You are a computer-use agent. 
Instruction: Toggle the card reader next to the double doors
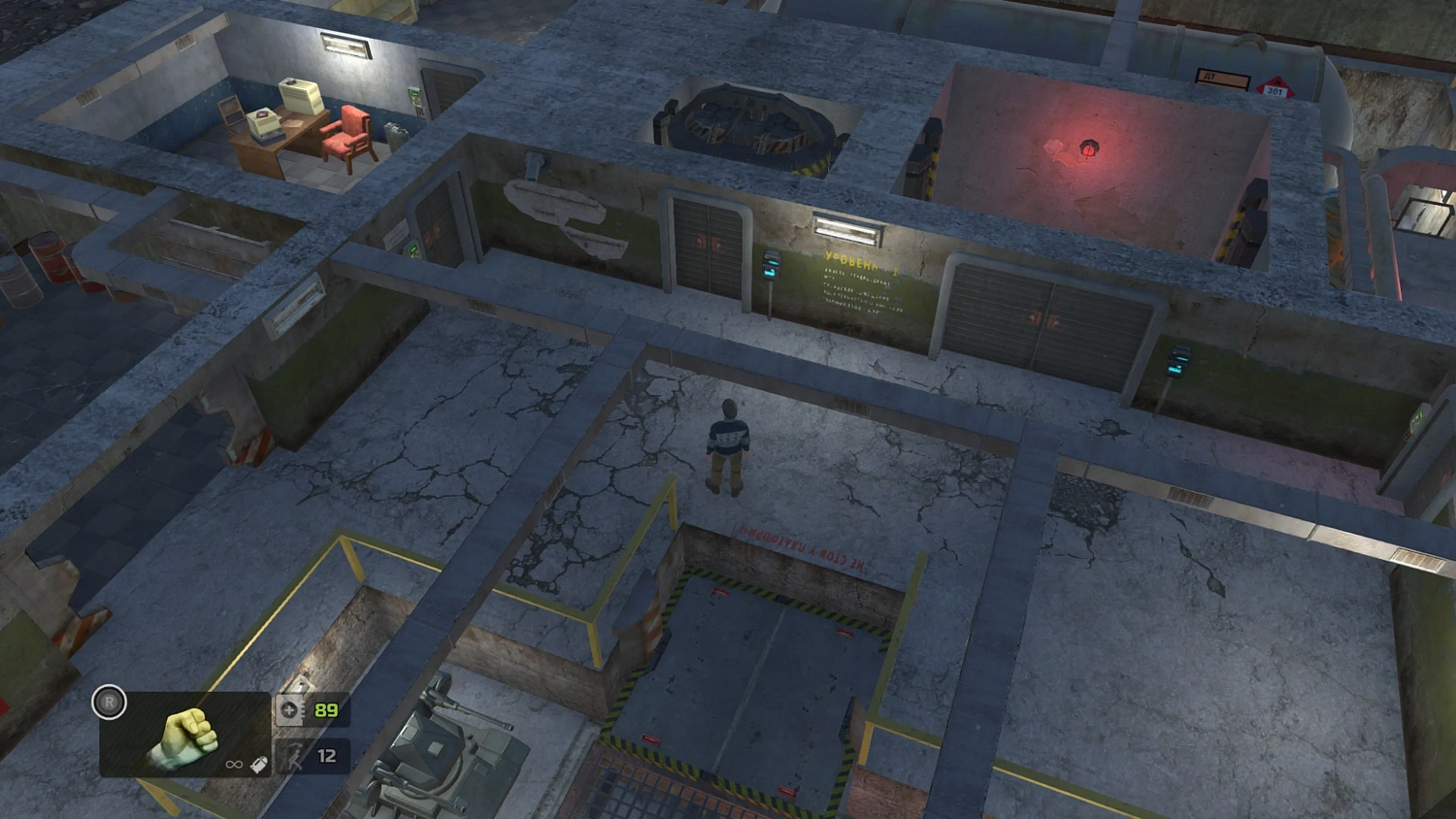tap(772, 267)
